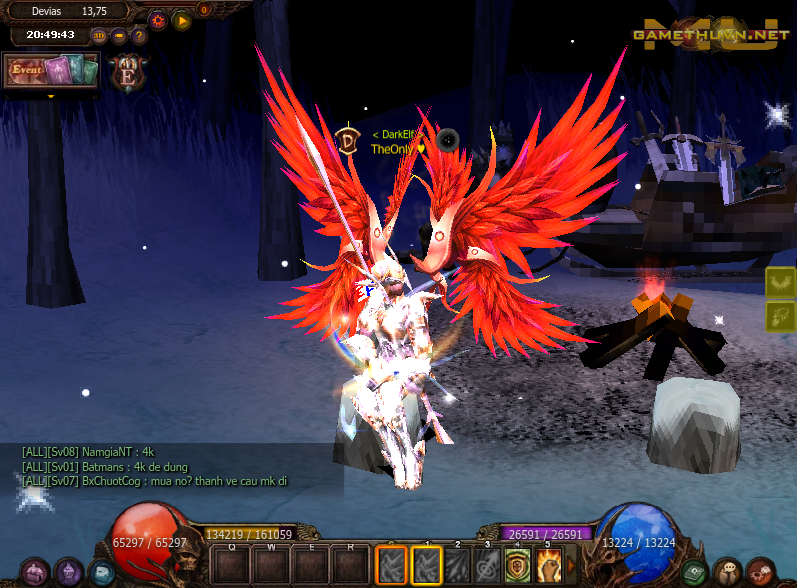Open the Event cards panel
The image size is (797, 588).
pyautogui.click(x=51, y=71)
